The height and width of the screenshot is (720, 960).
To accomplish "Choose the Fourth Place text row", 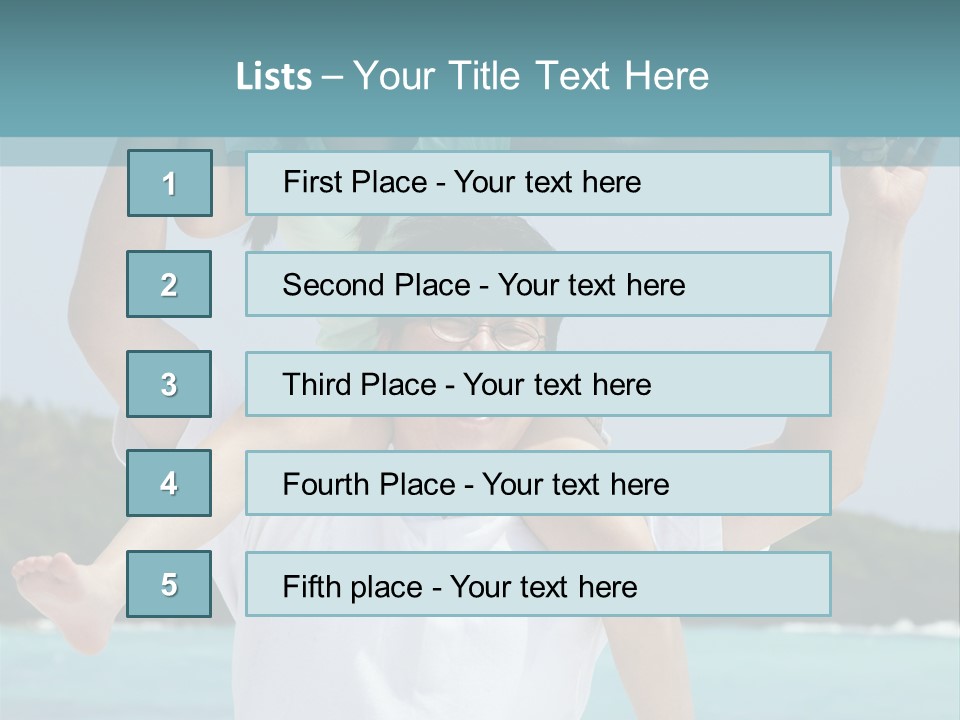I will (x=538, y=483).
